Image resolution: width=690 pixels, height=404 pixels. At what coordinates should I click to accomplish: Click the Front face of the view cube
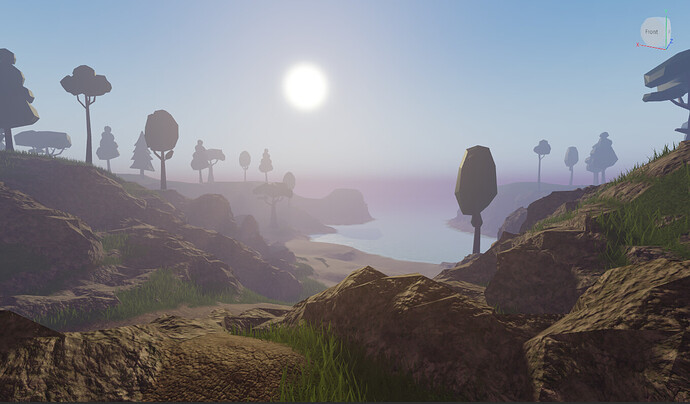(x=652, y=32)
